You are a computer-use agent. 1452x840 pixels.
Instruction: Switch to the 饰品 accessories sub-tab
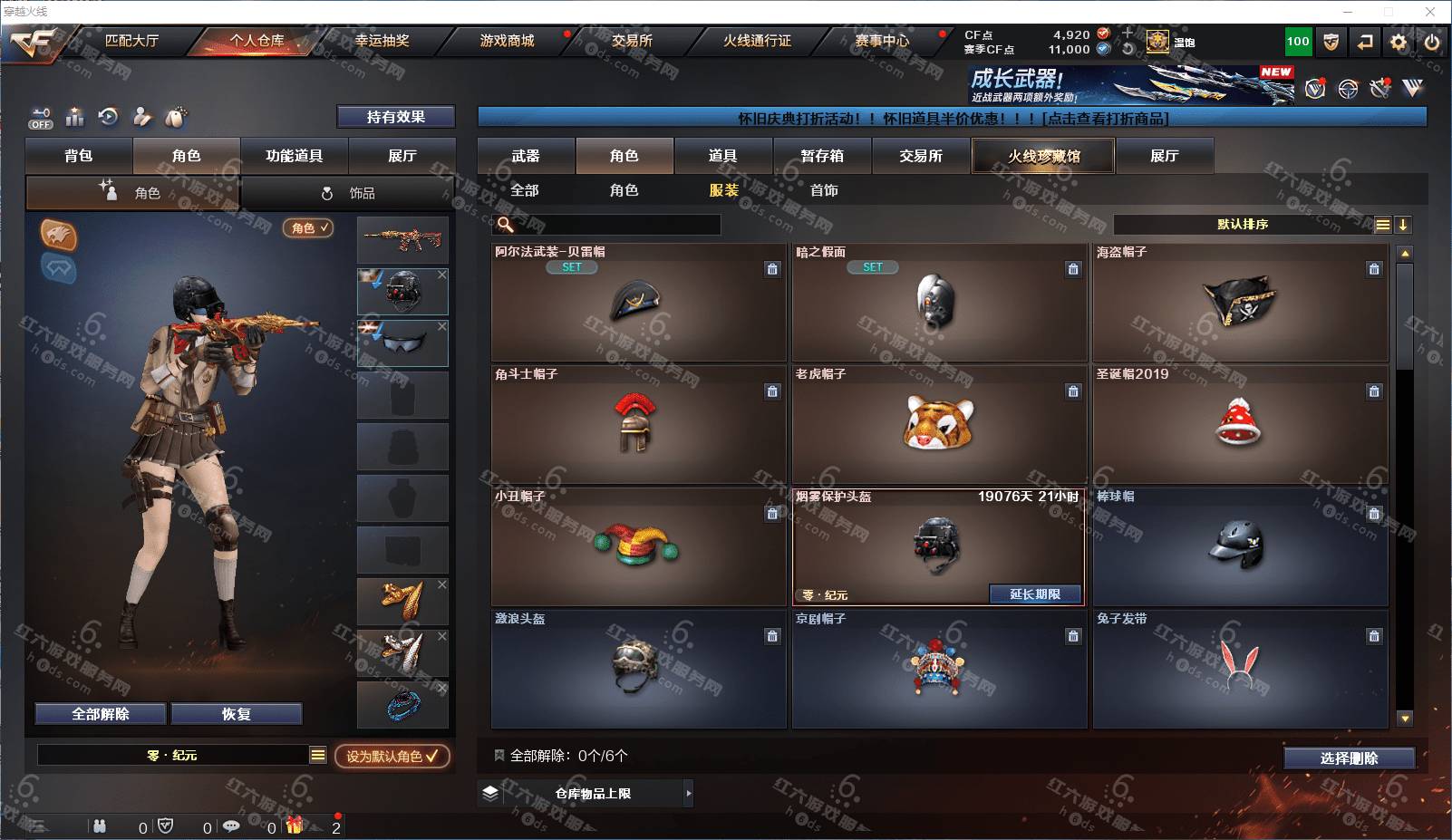tap(348, 193)
